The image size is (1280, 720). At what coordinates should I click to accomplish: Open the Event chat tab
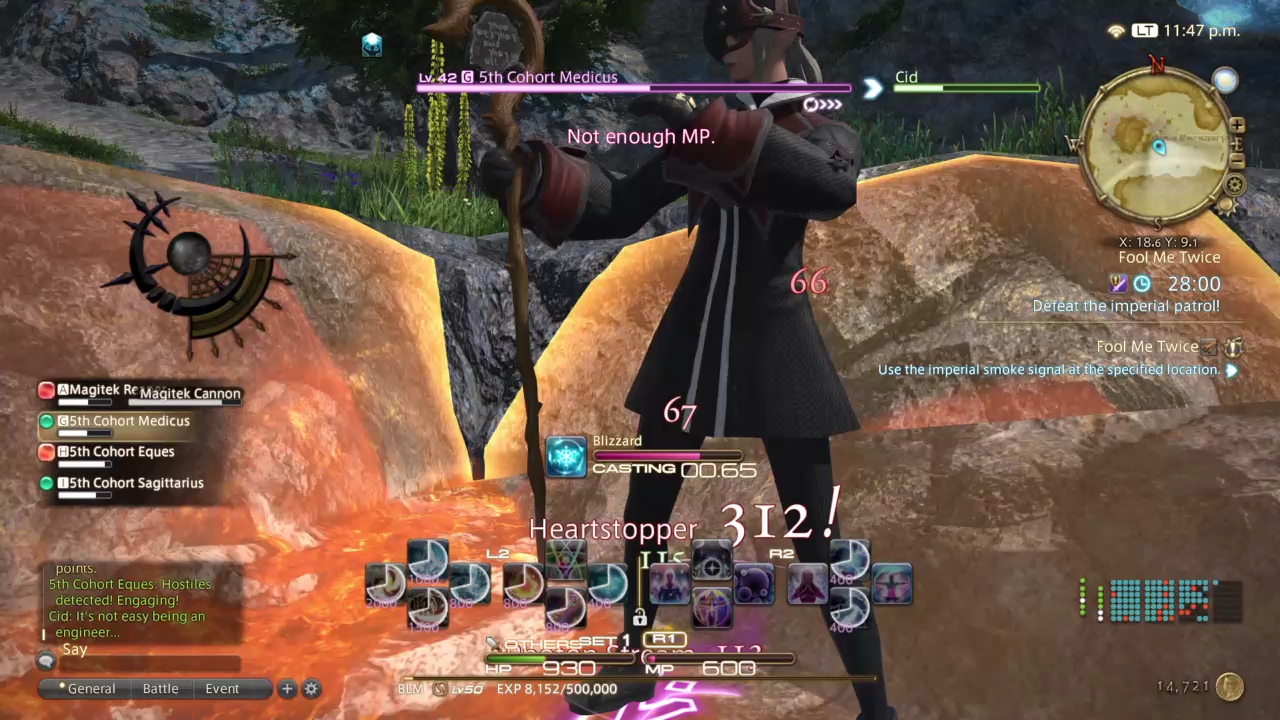(221, 689)
